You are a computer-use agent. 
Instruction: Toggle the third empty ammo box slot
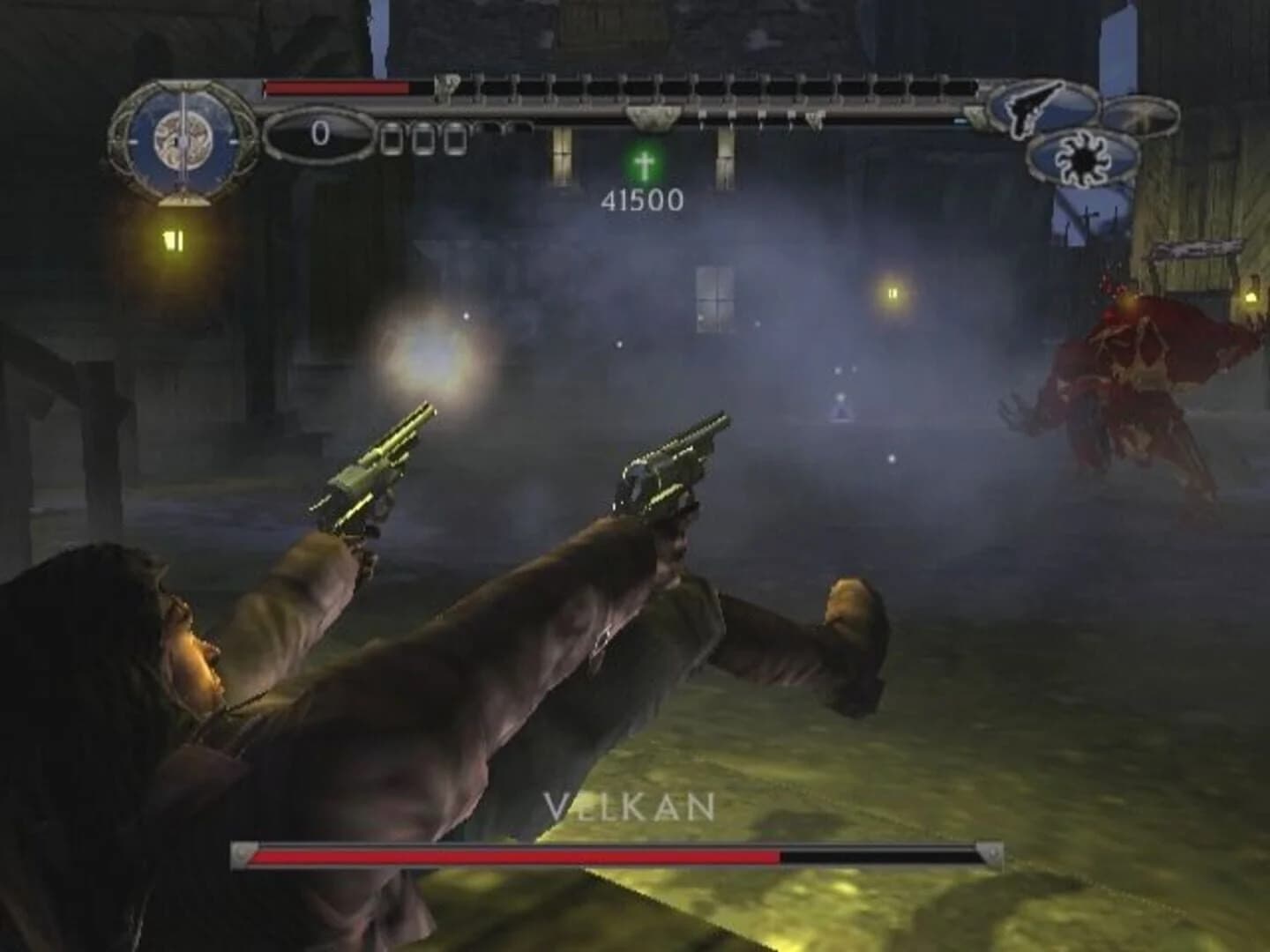(x=455, y=139)
